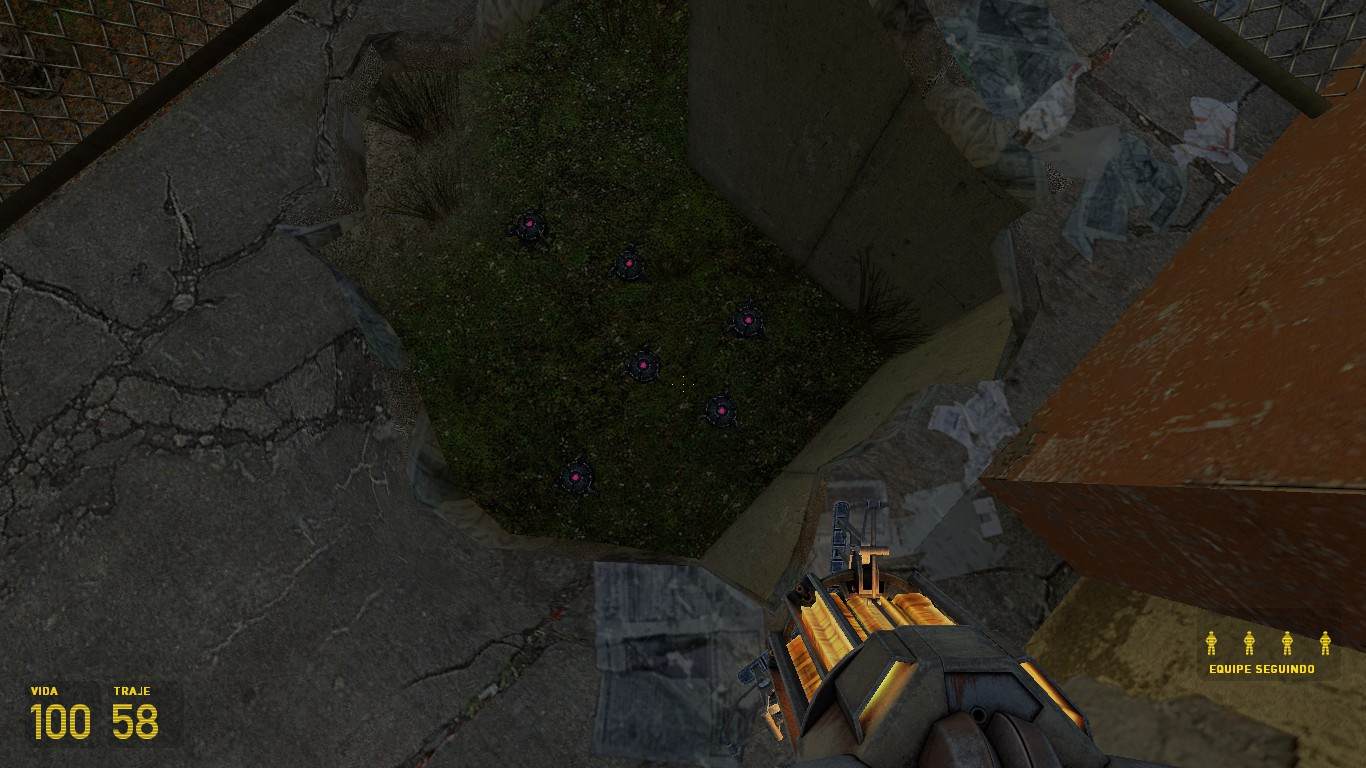This screenshot has width=1366, height=768.
Task: Click the chain-link fence in the top-left corner
Action: [x=60, y=60]
